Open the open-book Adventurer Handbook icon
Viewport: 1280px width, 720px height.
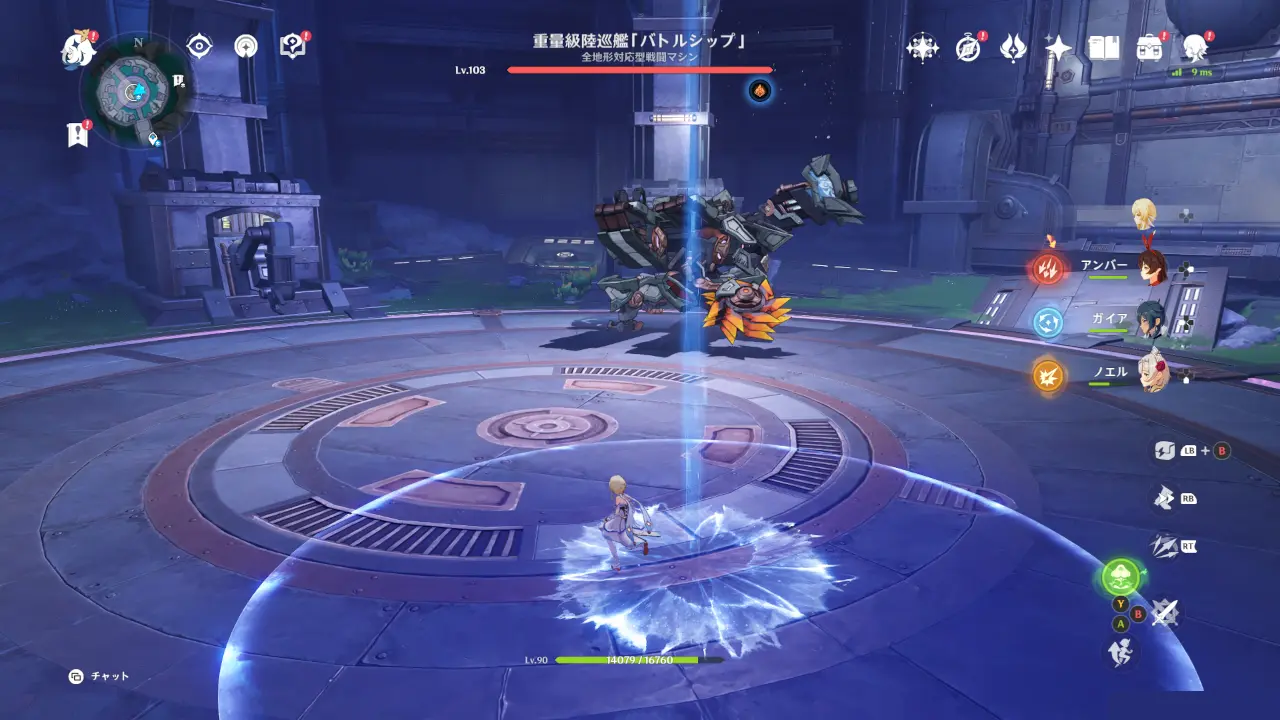(1104, 47)
